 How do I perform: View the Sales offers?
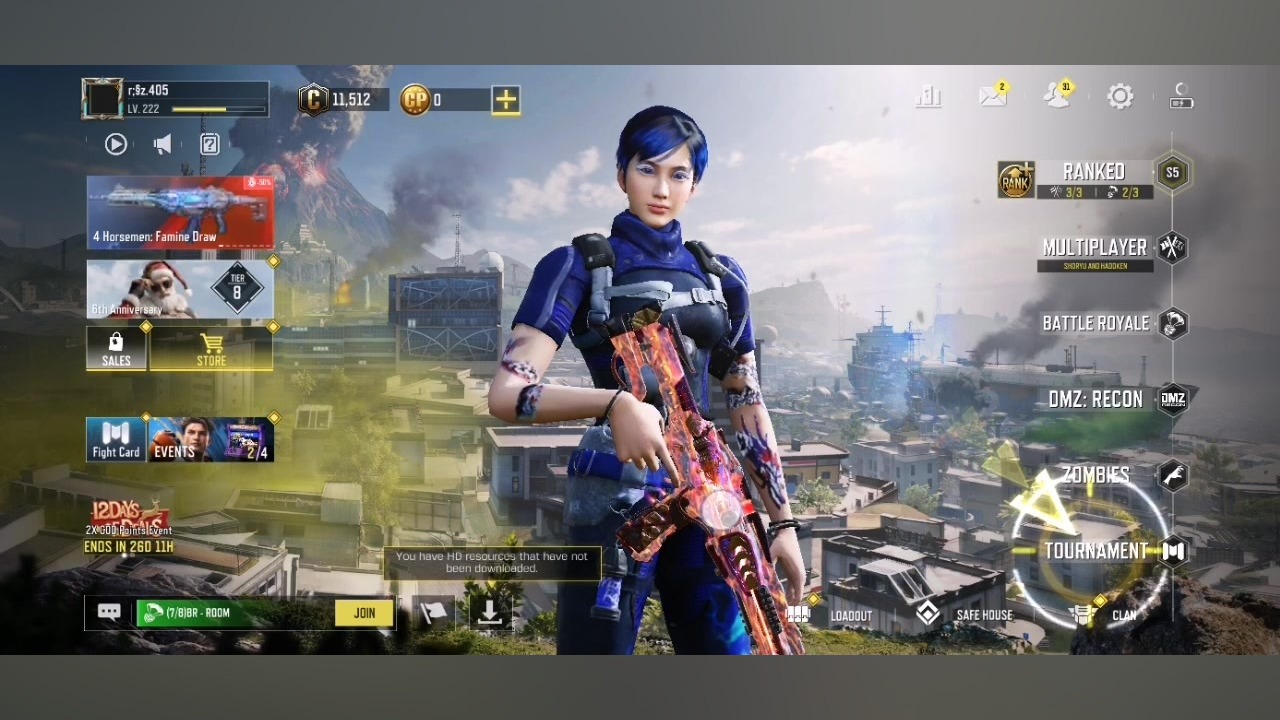[x=116, y=350]
